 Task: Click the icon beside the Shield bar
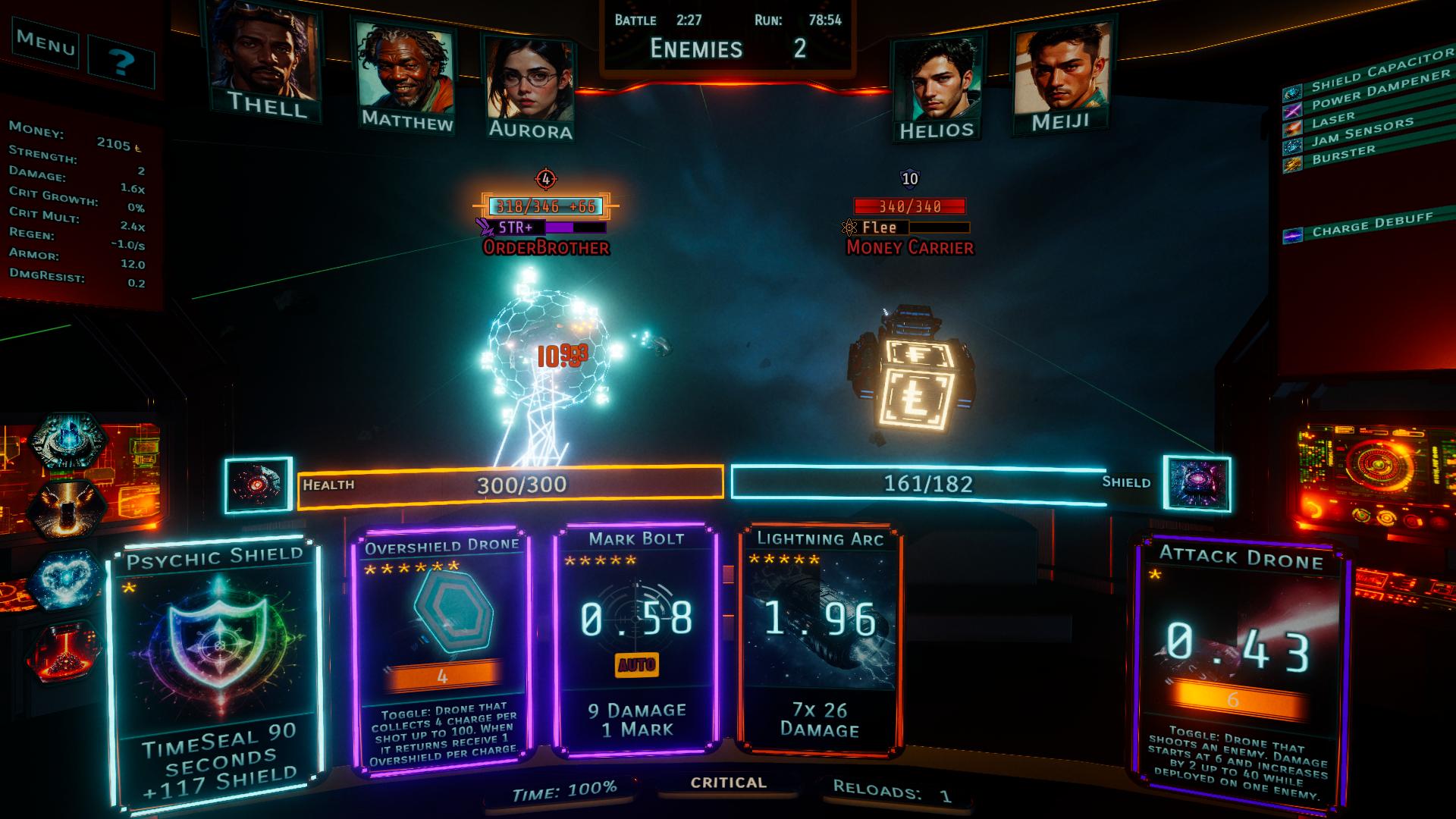pos(1197,483)
